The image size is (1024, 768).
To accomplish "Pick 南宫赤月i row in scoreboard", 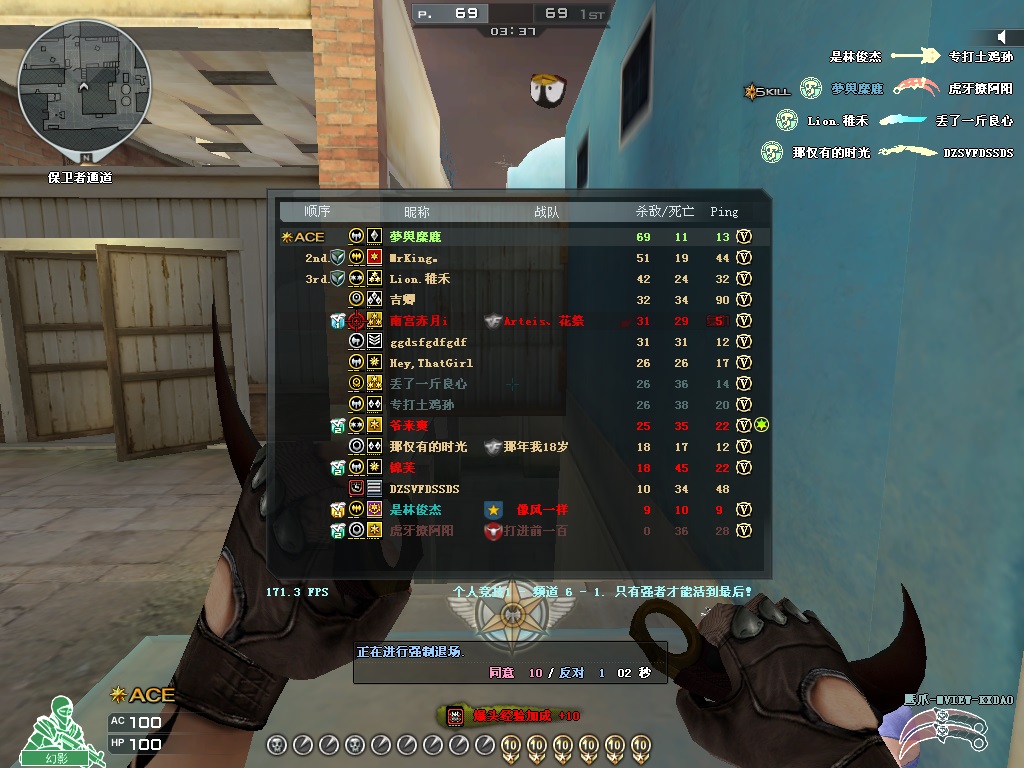I will 419,321.
